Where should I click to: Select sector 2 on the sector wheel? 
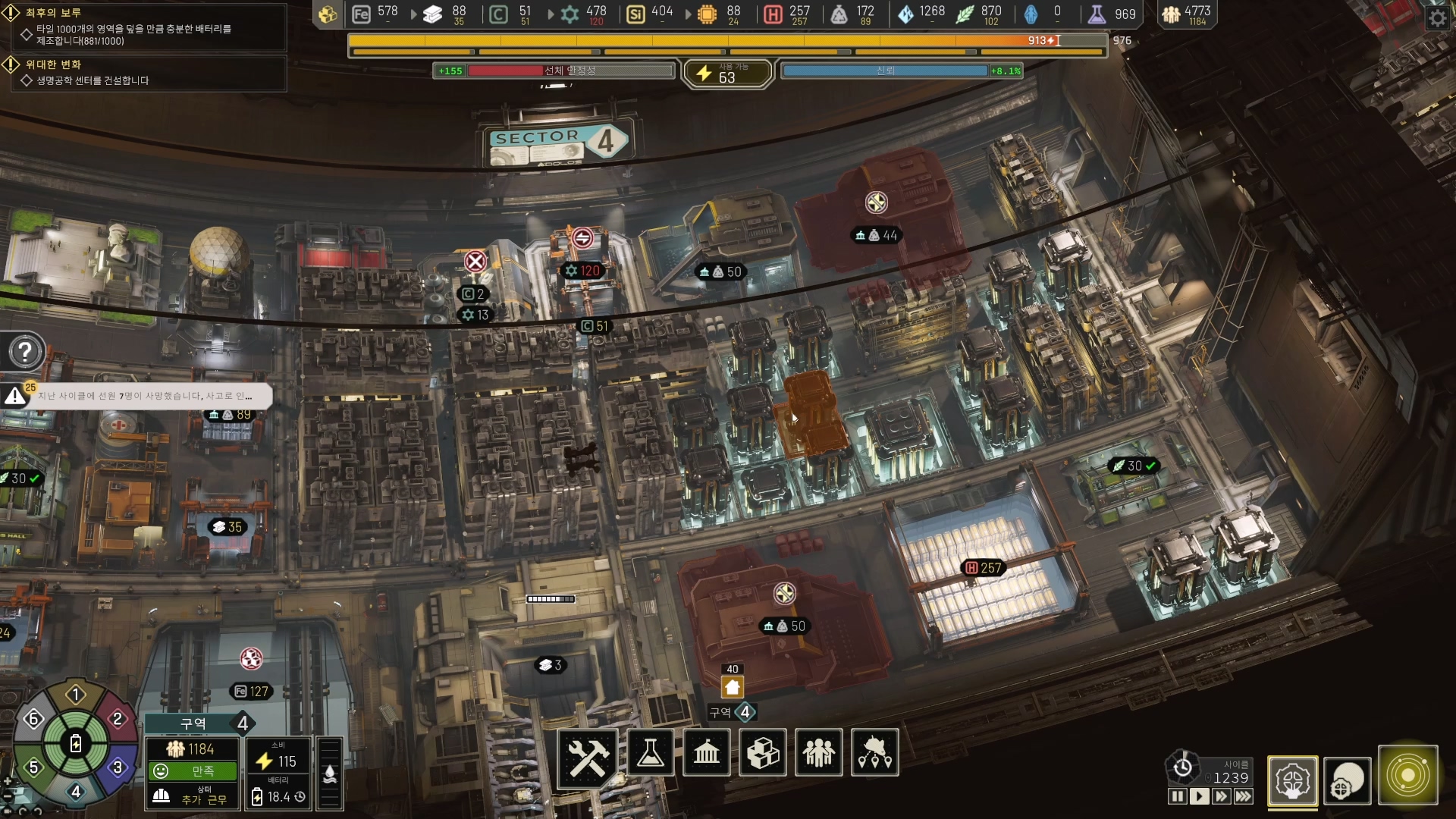point(118,719)
